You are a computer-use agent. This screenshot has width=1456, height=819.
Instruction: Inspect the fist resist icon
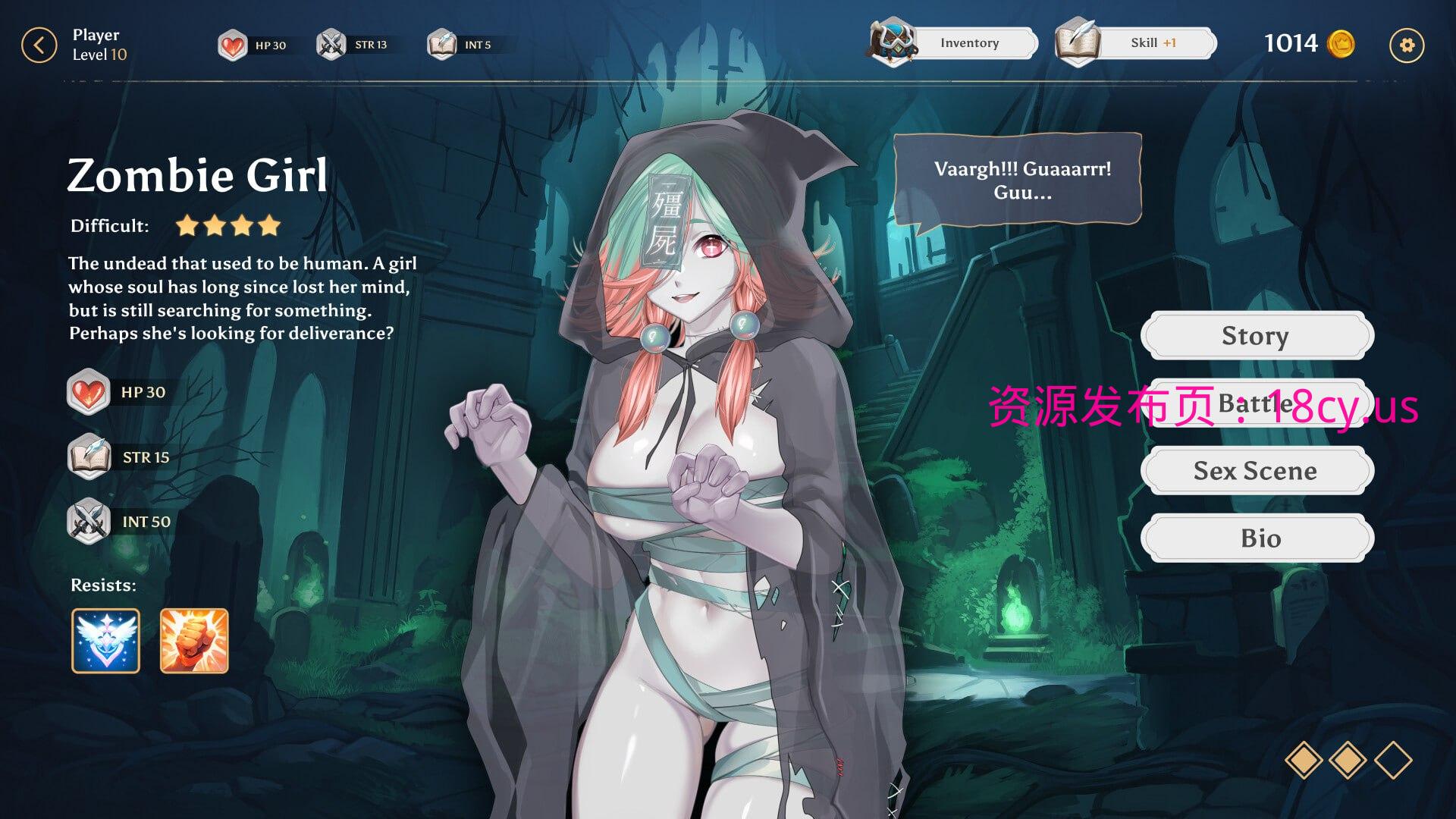(194, 641)
